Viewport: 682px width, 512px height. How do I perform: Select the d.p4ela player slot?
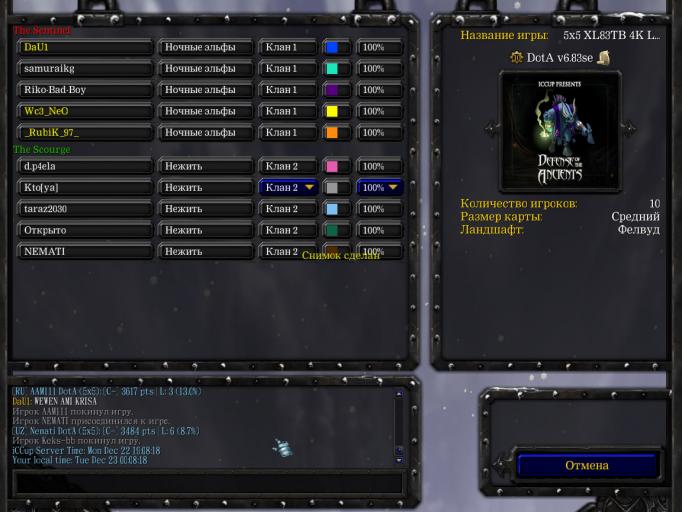pyautogui.click(x=86, y=166)
